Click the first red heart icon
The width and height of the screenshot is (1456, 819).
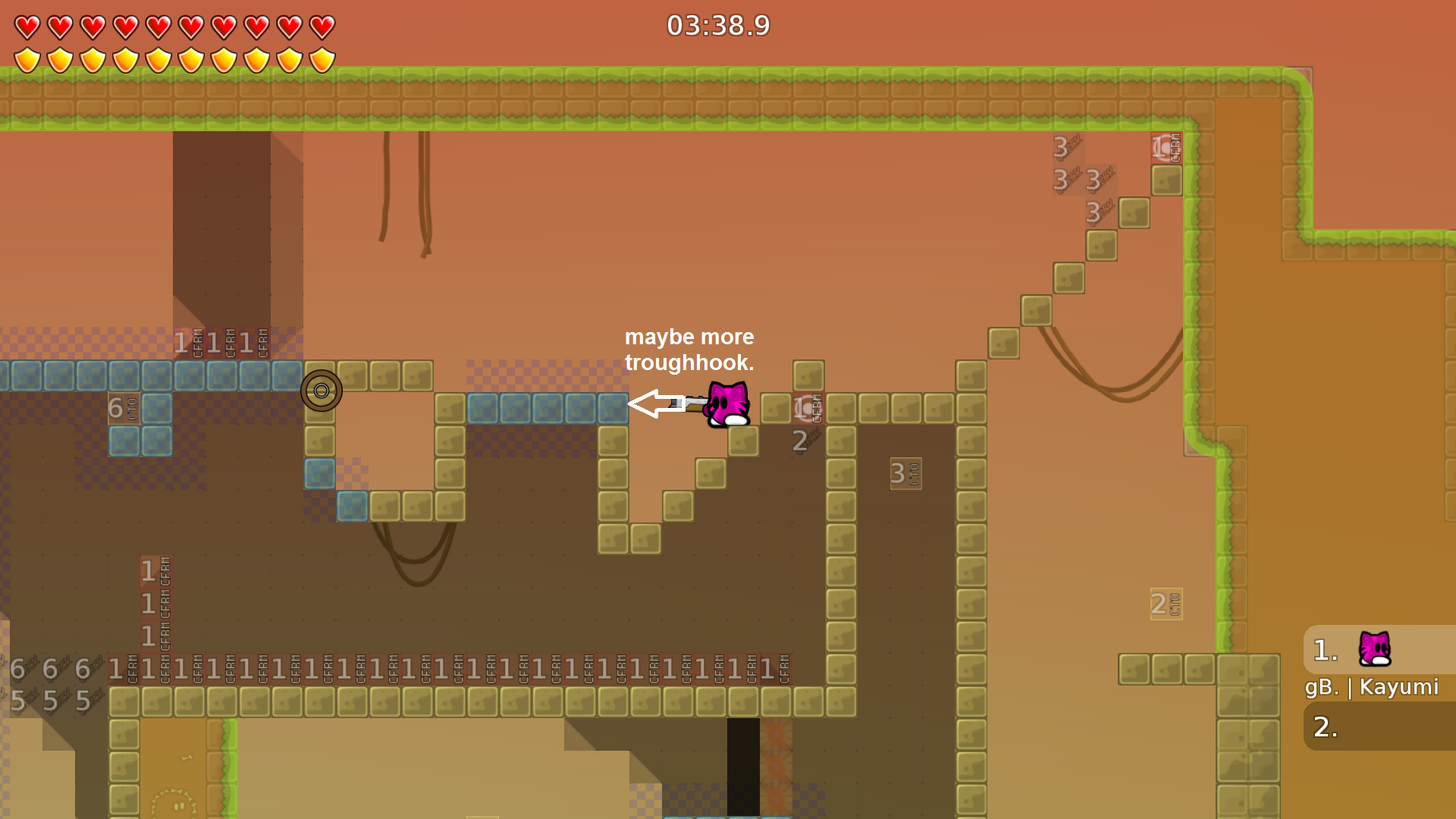click(27, 26)
